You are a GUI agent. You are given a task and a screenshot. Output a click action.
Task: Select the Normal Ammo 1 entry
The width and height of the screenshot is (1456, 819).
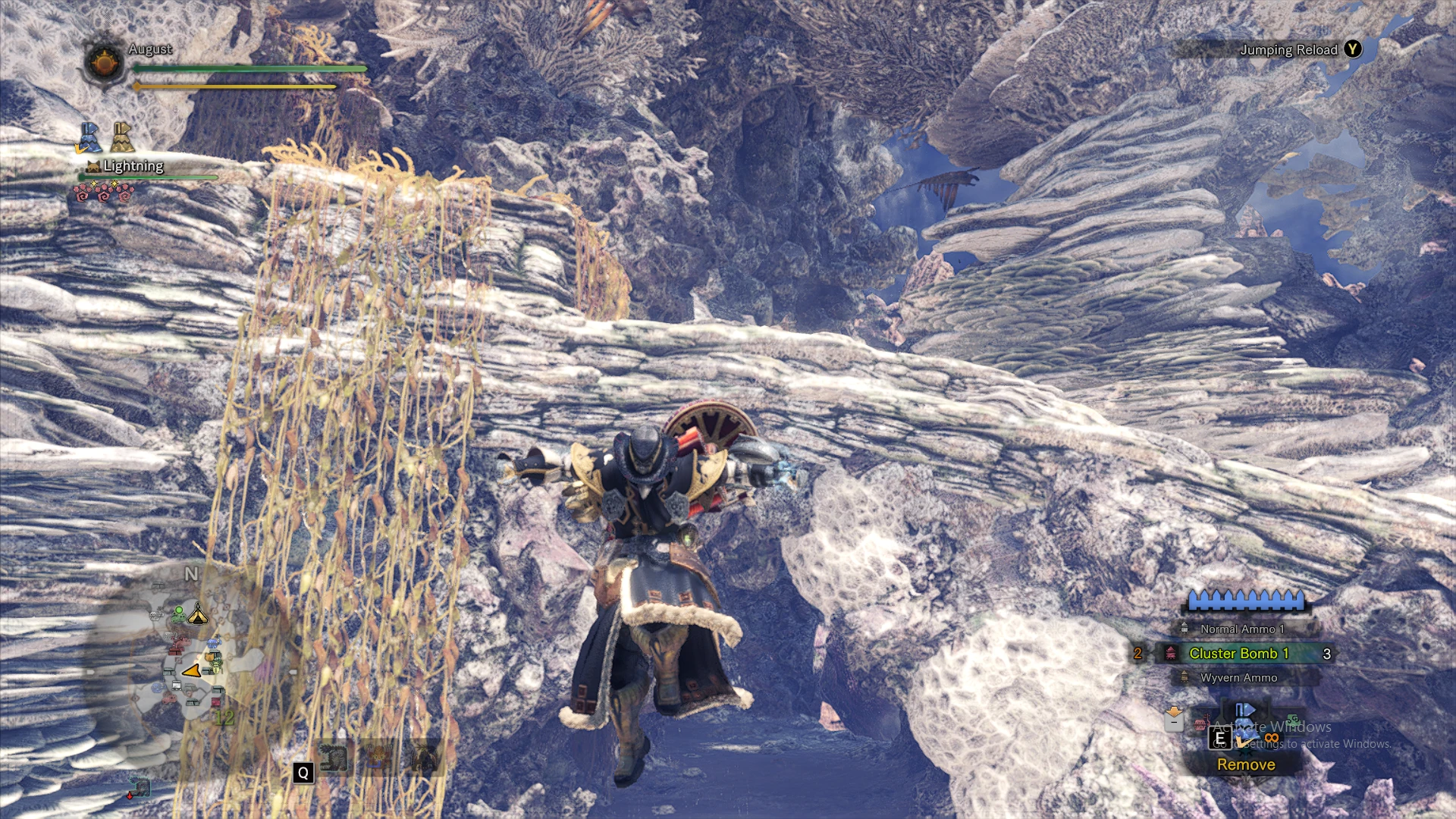1241,629
